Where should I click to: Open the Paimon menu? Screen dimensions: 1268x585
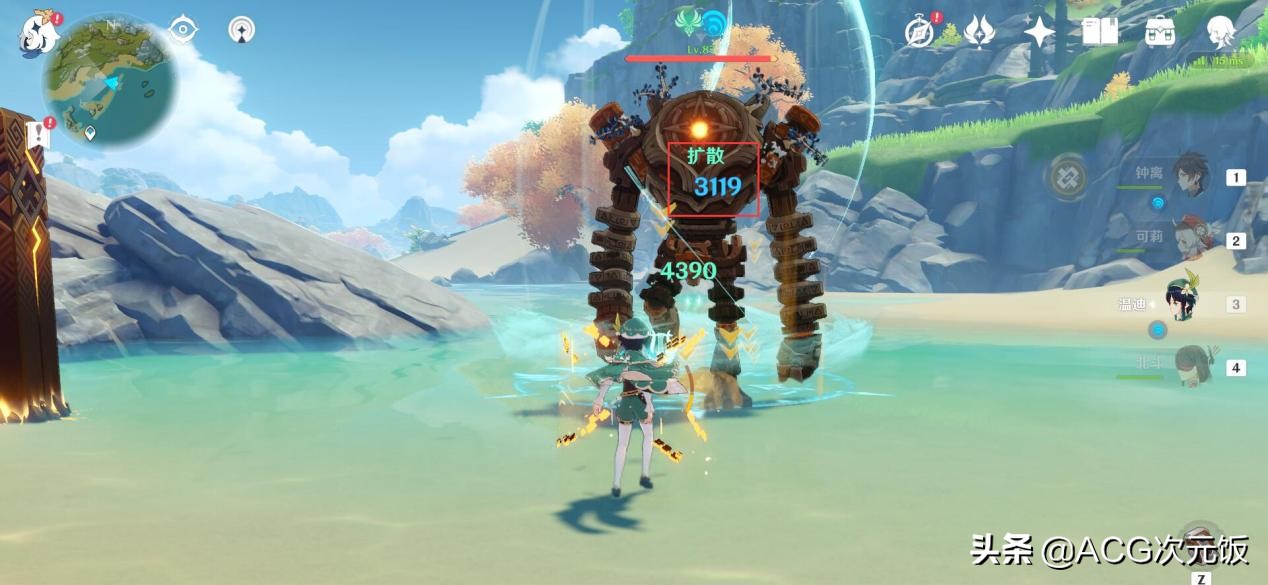tap(38, 34)
